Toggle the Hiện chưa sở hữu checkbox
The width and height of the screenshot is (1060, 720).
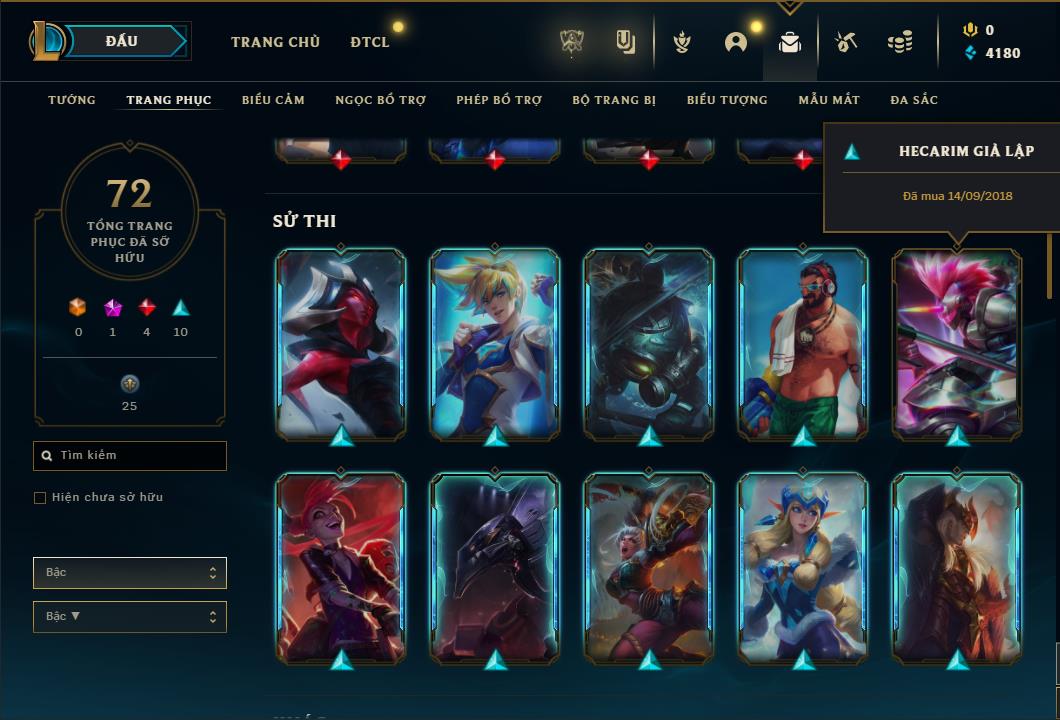pyautogui.click(x=40, y=498)
